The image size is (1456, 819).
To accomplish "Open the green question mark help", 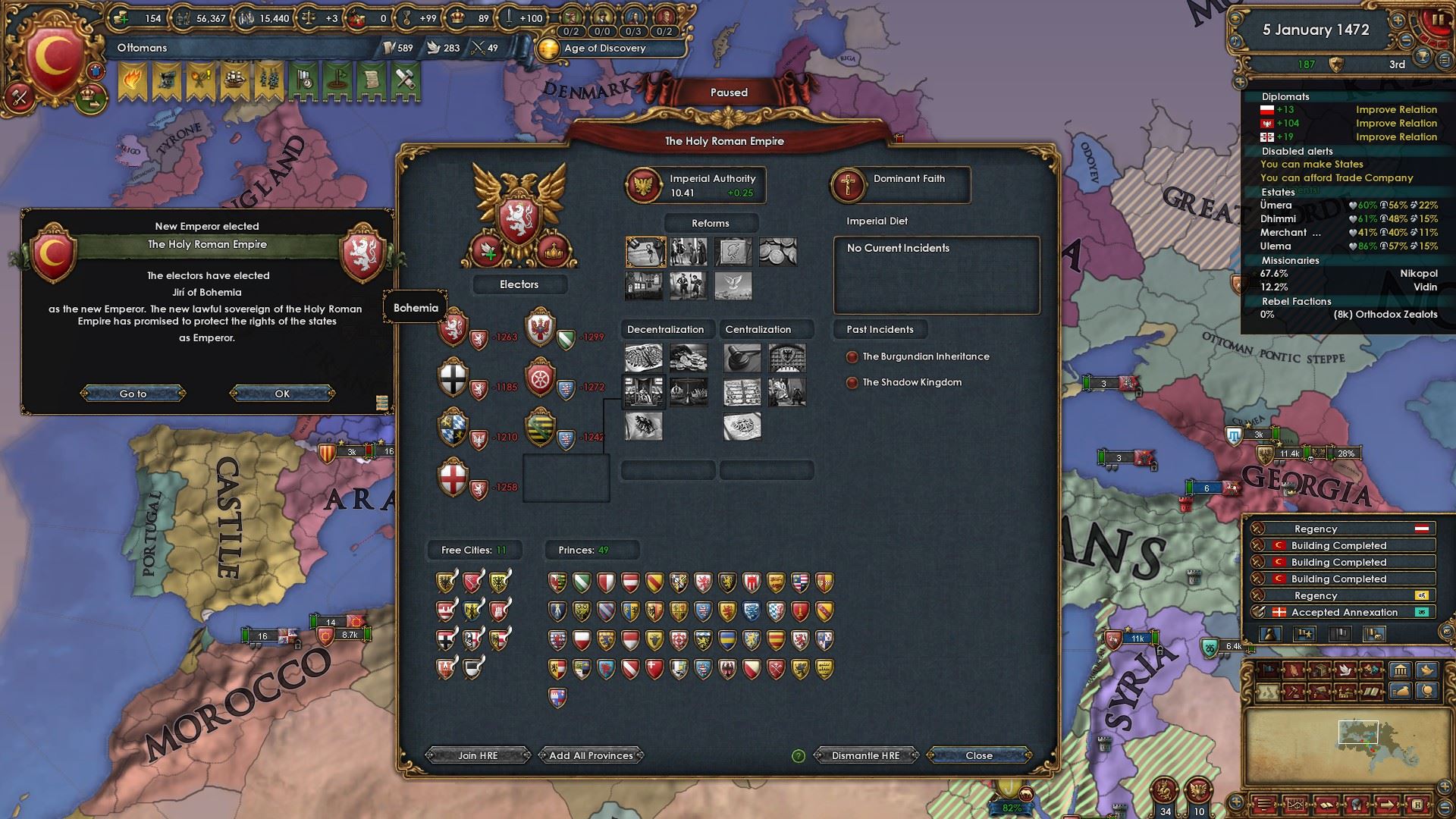I will click(798, 756).
